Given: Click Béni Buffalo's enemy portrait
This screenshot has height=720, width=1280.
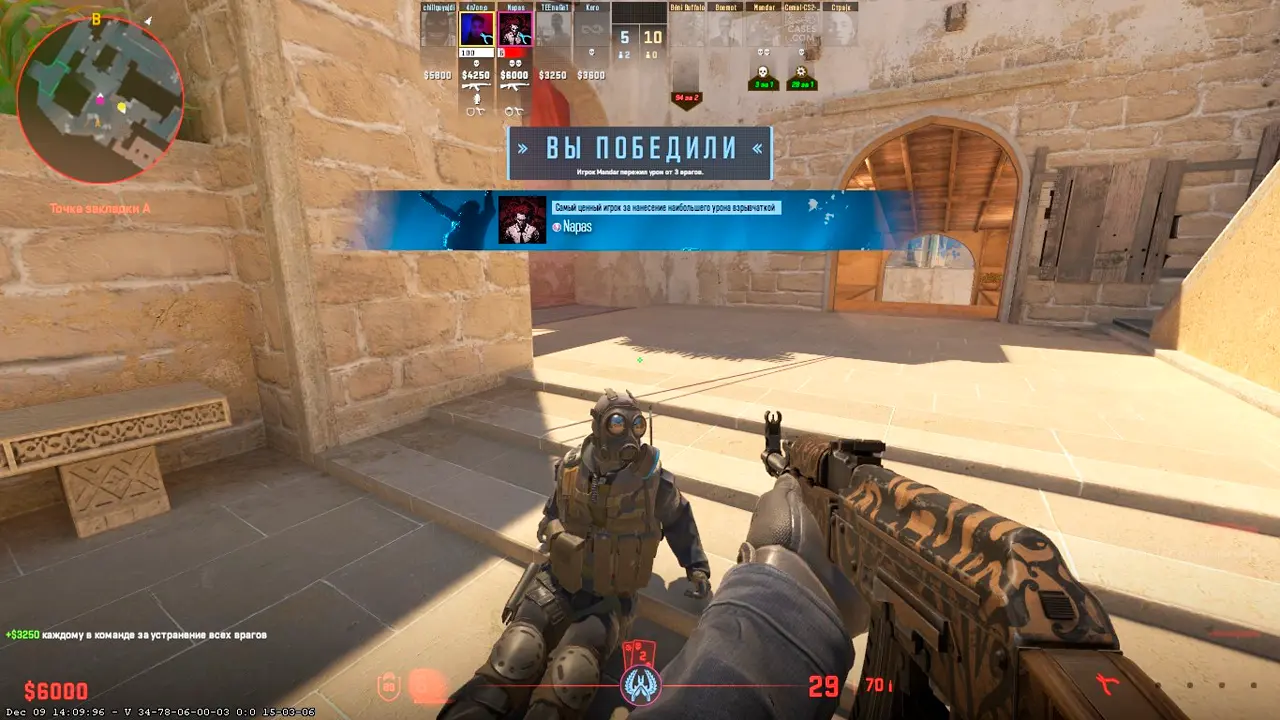Looking at the screenshot, I should (x=687, y=28).
